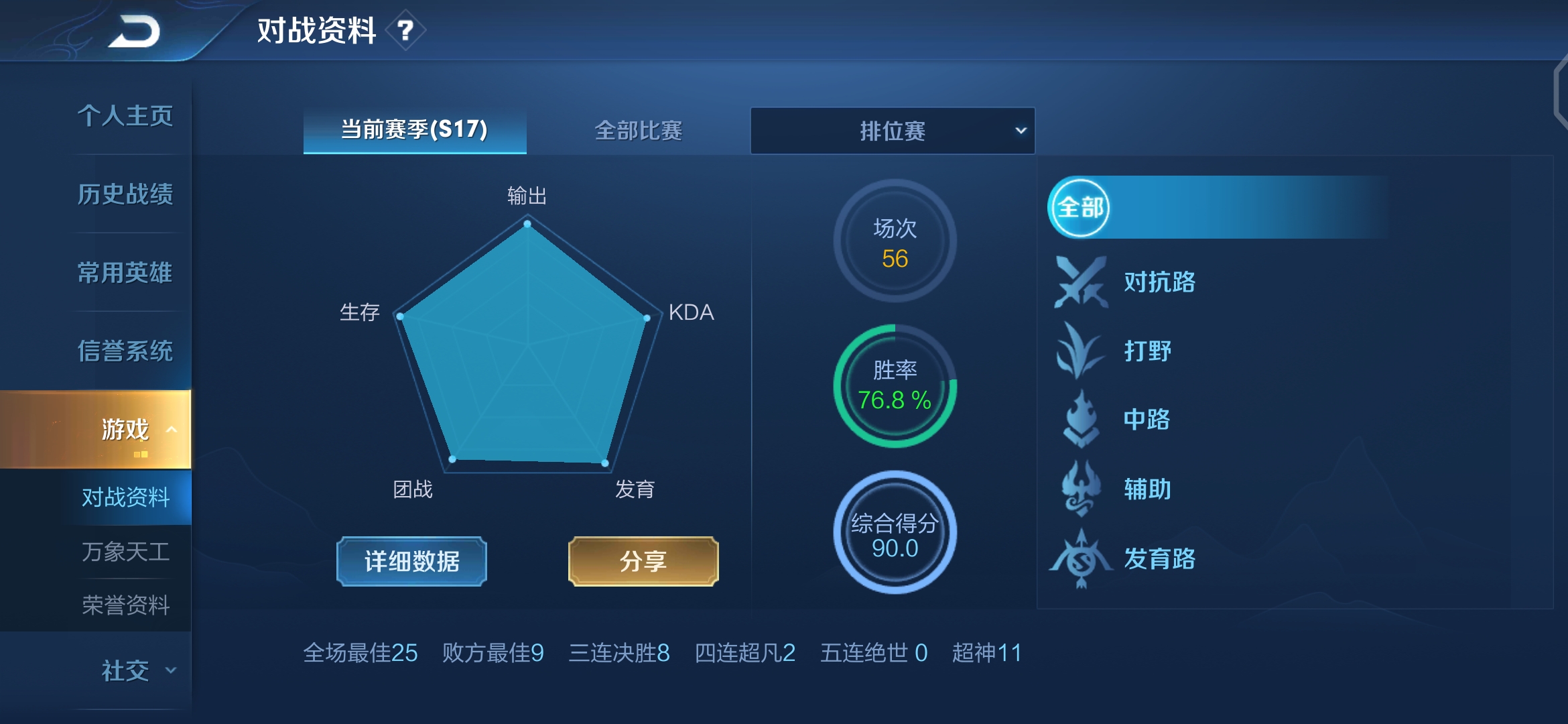The image size is (1568, 724).
Task: Select the 对抗路 lane icon
Action: (1080, 282)
